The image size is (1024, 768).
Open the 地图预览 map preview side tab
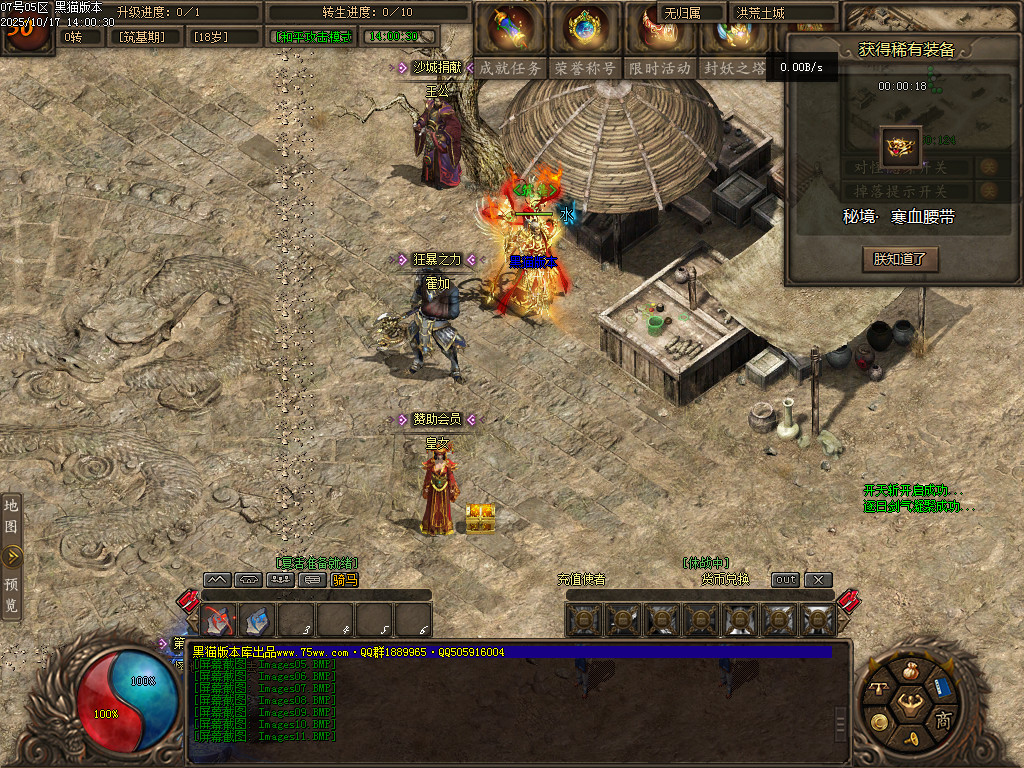(x=11, y=556)
